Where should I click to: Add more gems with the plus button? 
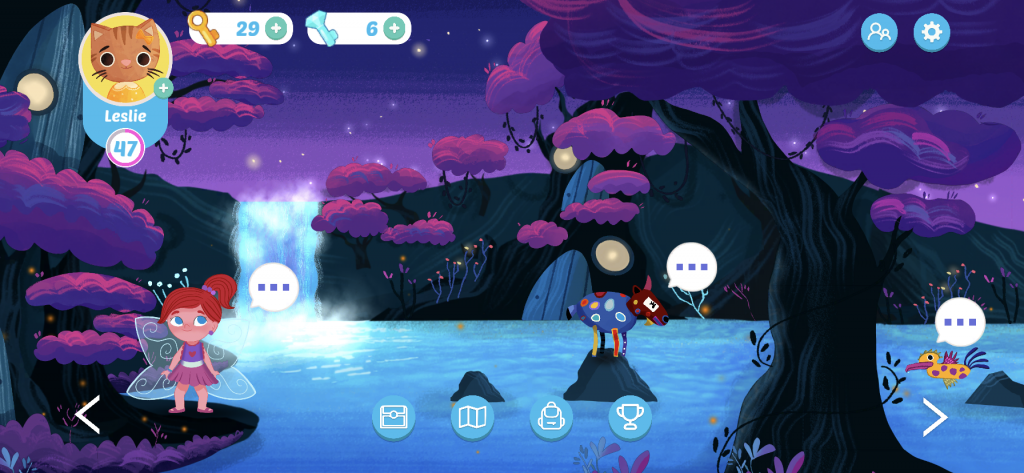pyautogui.click(x=394, y=28)
